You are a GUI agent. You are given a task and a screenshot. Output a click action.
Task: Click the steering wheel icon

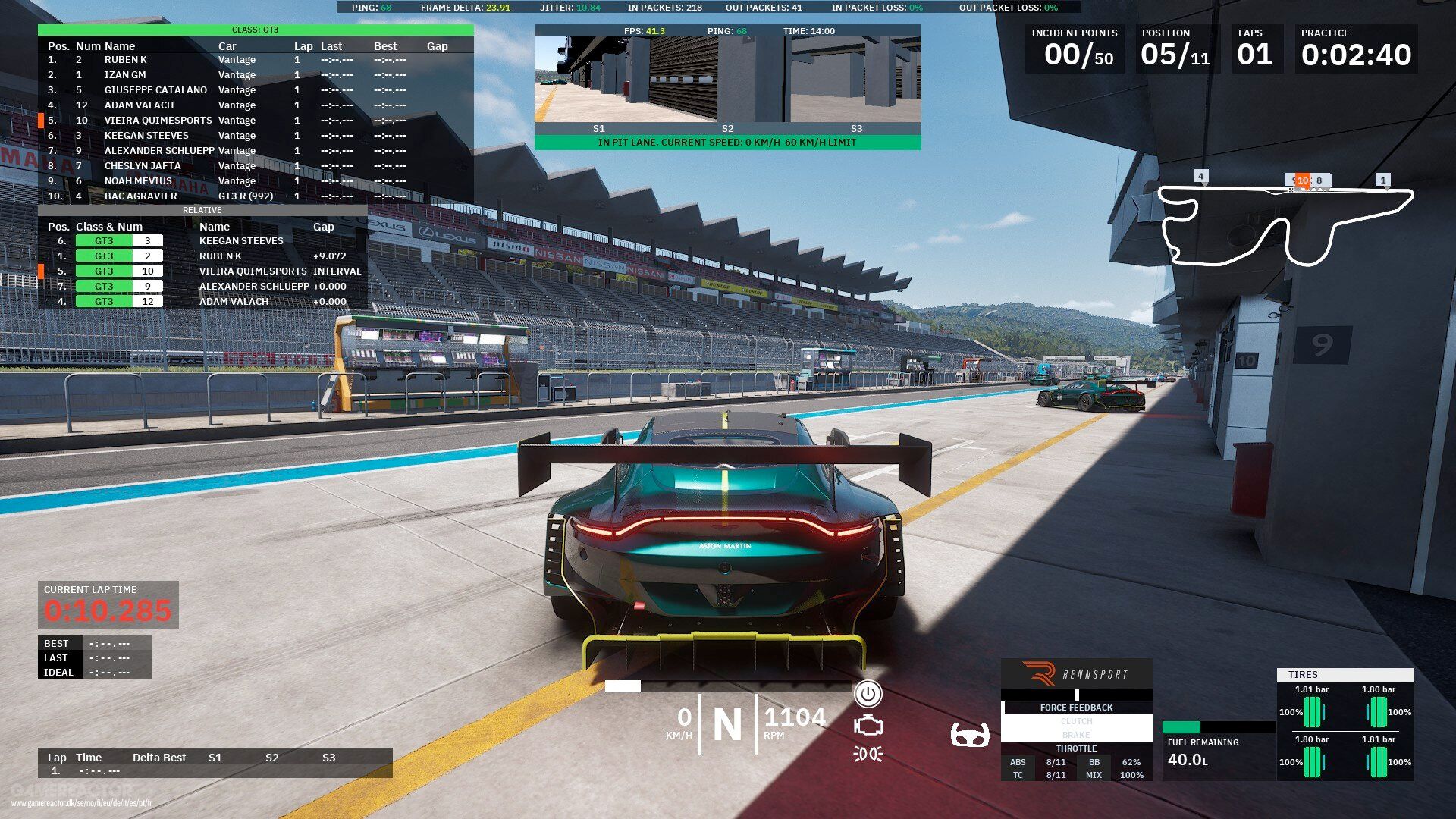click(970, 735)
